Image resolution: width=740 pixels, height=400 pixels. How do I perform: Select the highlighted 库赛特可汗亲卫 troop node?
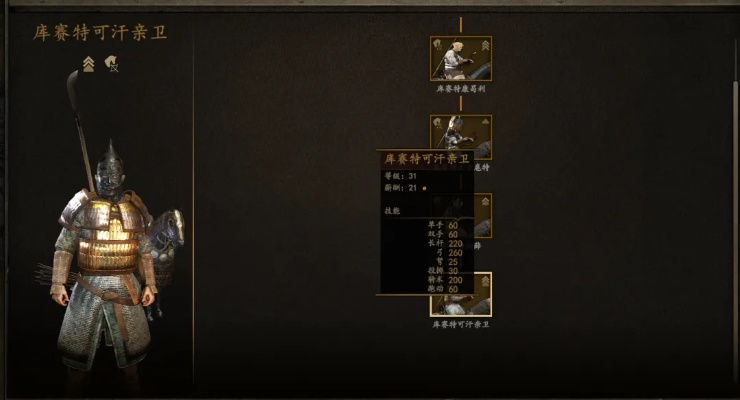[x=461, y=294]
